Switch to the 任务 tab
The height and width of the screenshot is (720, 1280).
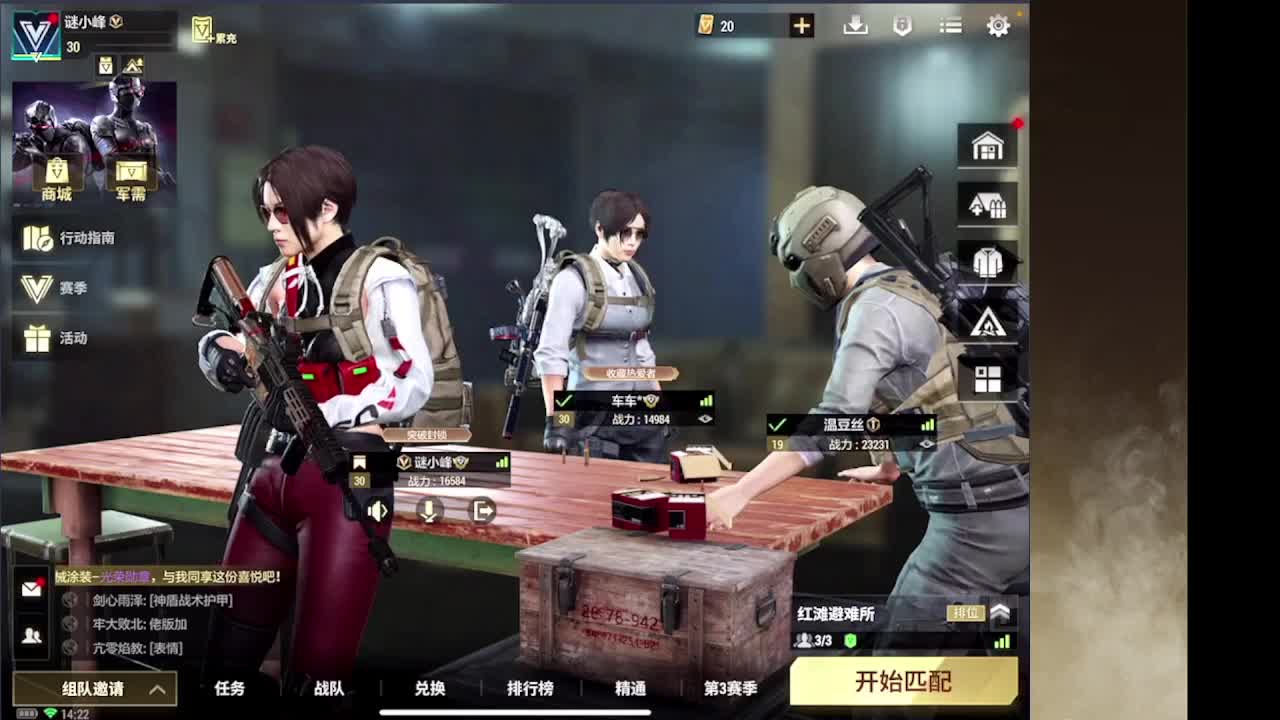pos(230,689)
